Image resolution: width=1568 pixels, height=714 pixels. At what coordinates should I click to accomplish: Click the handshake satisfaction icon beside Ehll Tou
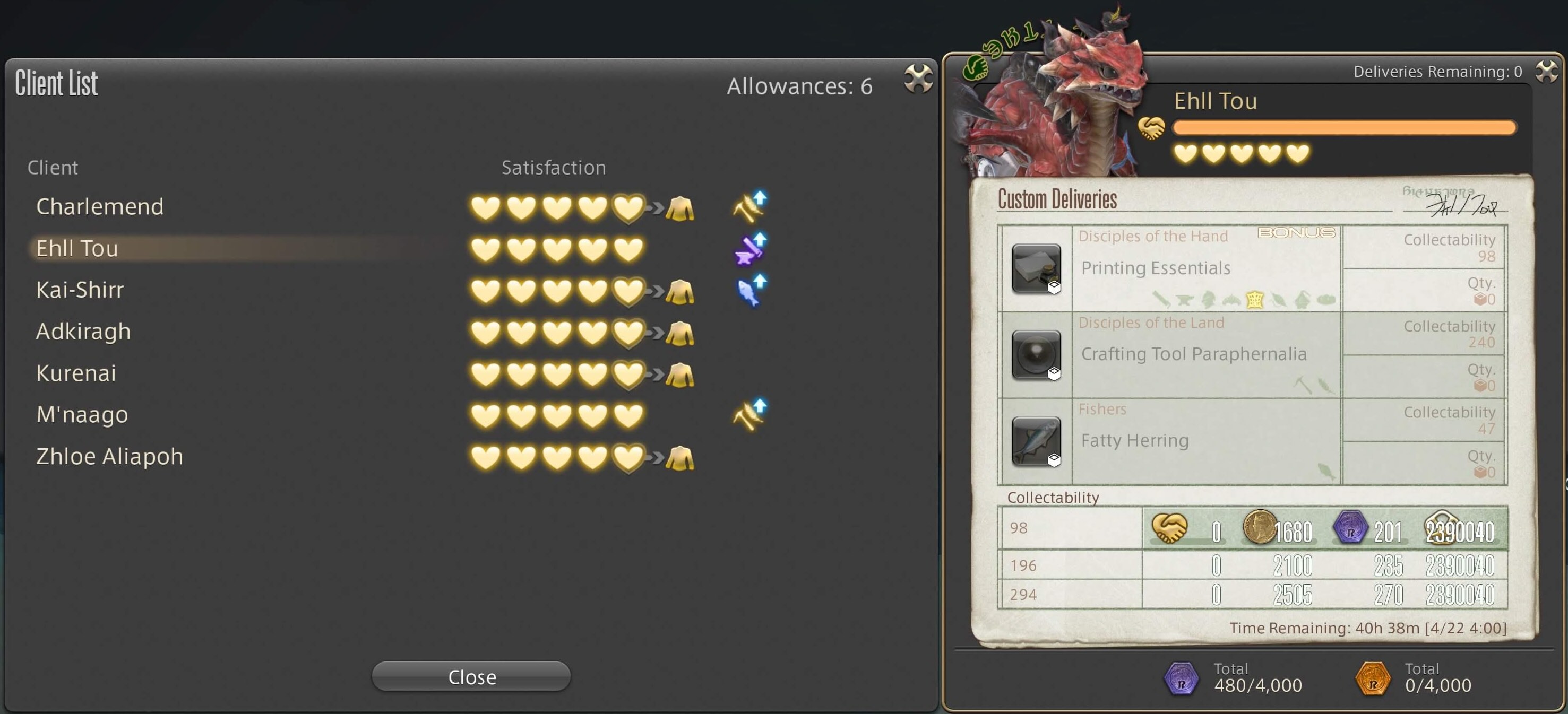(x=1151, y=128)
